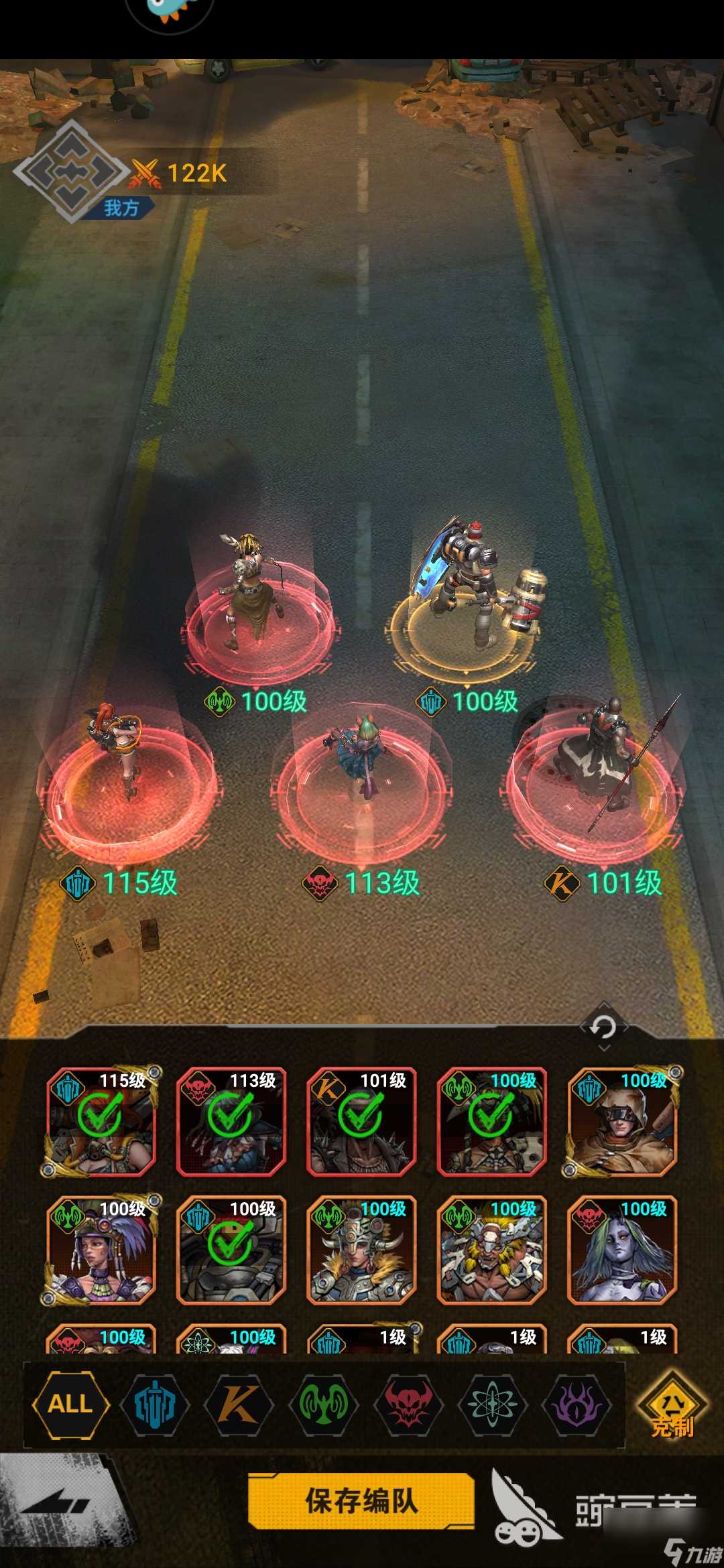The image size is (724, 1568).
Task: Select the horned silver helmet hero portrait
Action: coord(361,1250)
